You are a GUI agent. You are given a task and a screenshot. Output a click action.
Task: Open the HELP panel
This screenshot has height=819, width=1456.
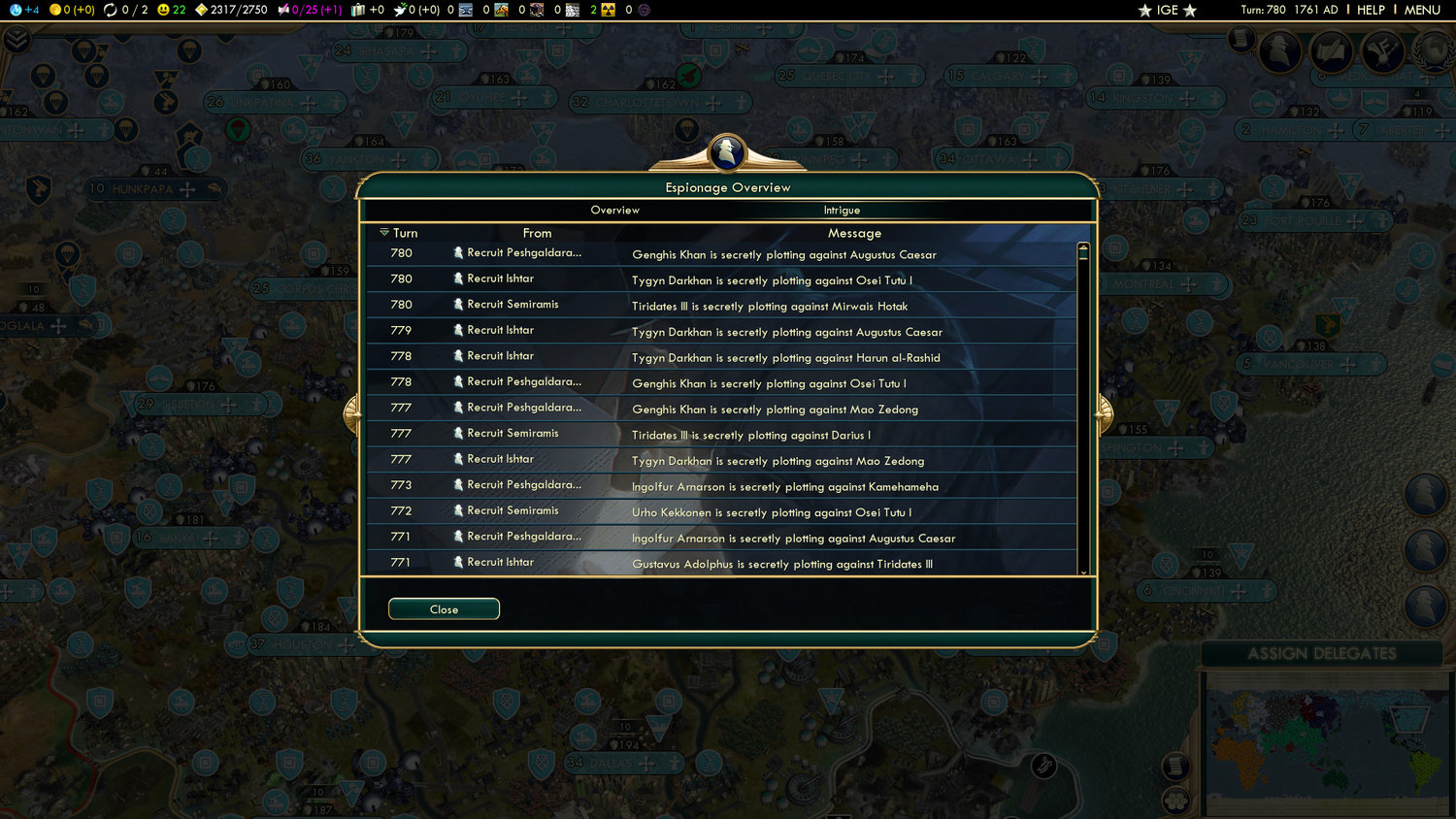1372,11
